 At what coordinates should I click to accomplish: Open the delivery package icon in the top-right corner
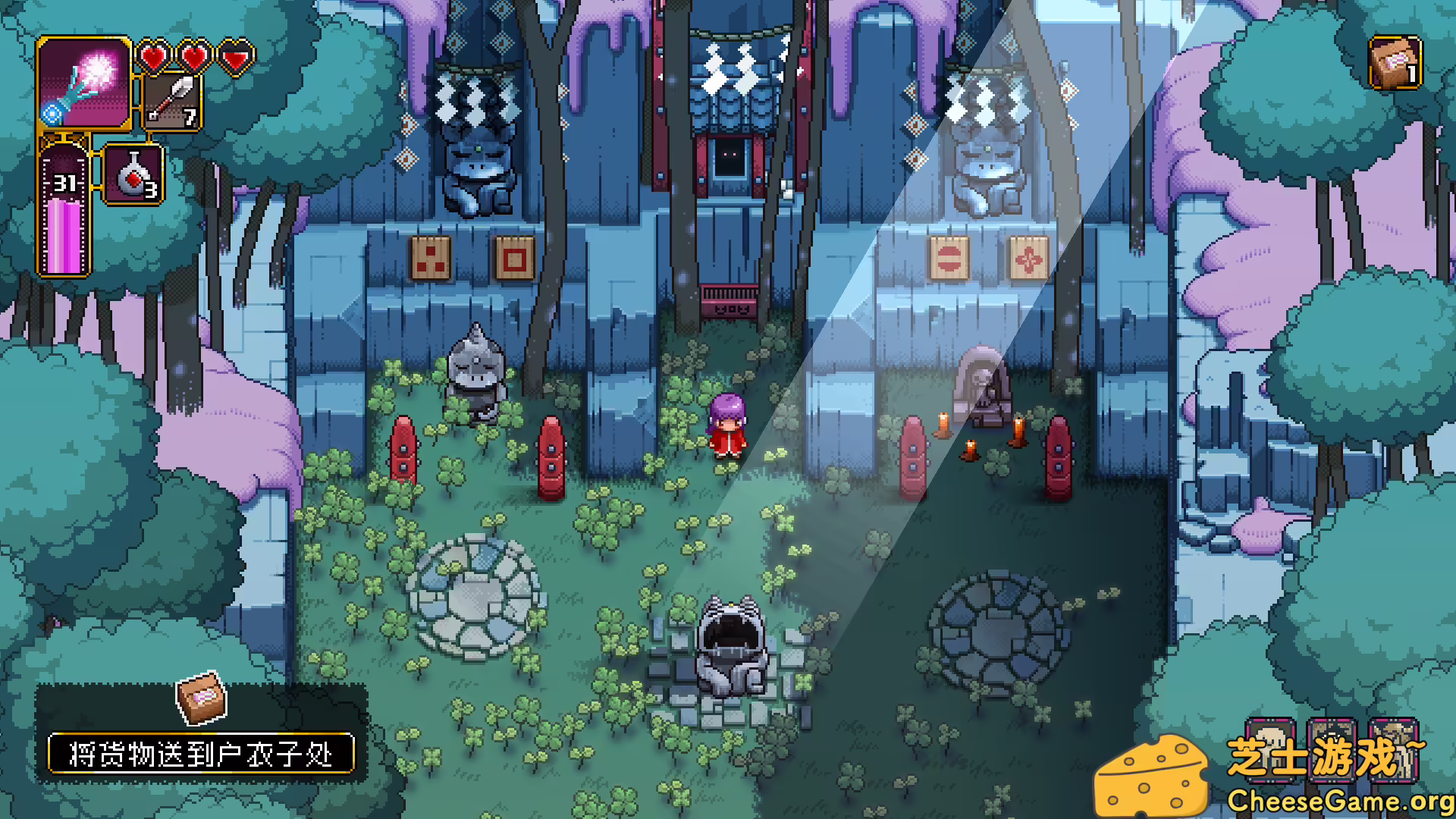point(1395,64)
